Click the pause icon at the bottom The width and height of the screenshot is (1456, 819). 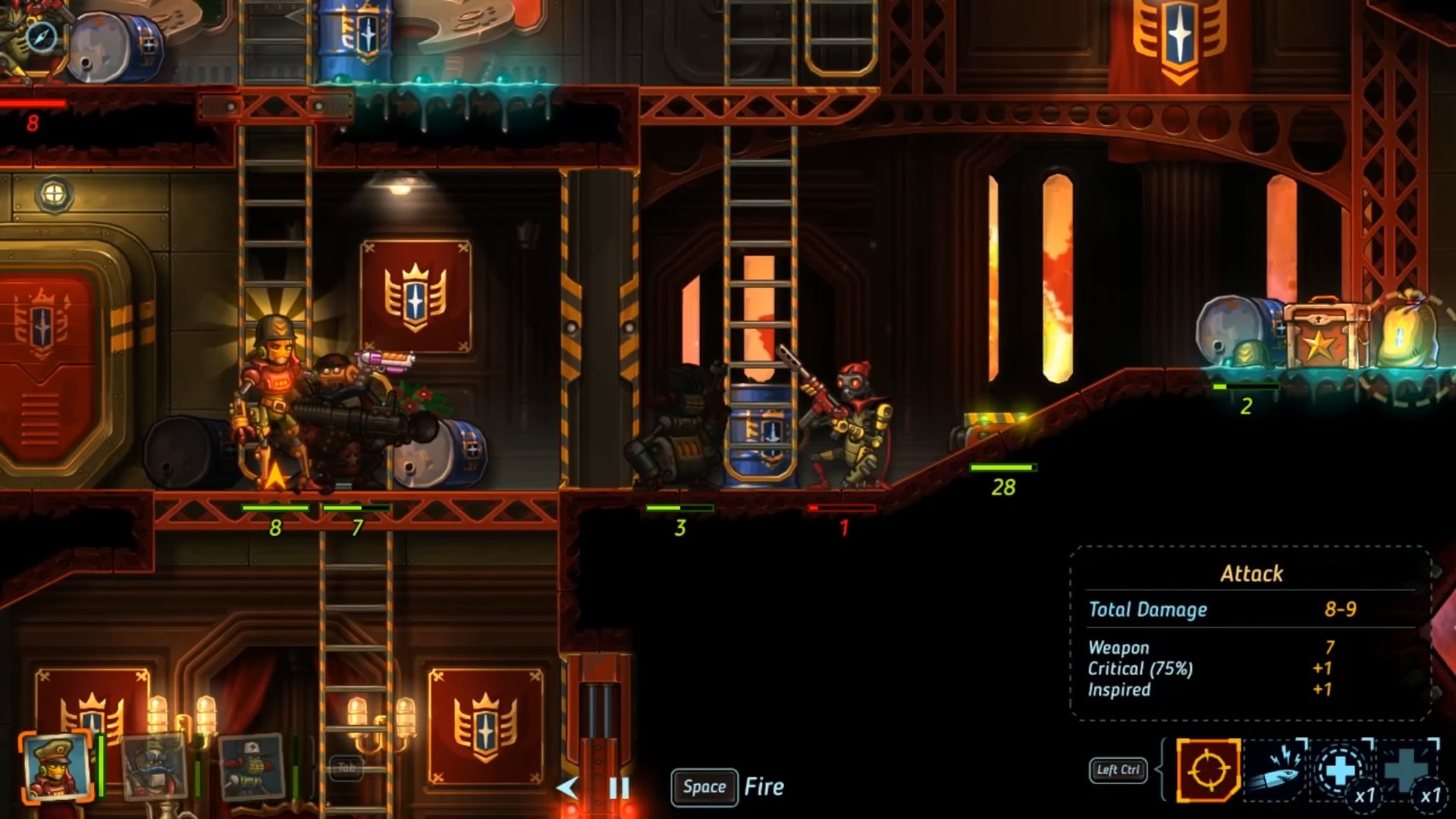619,789
